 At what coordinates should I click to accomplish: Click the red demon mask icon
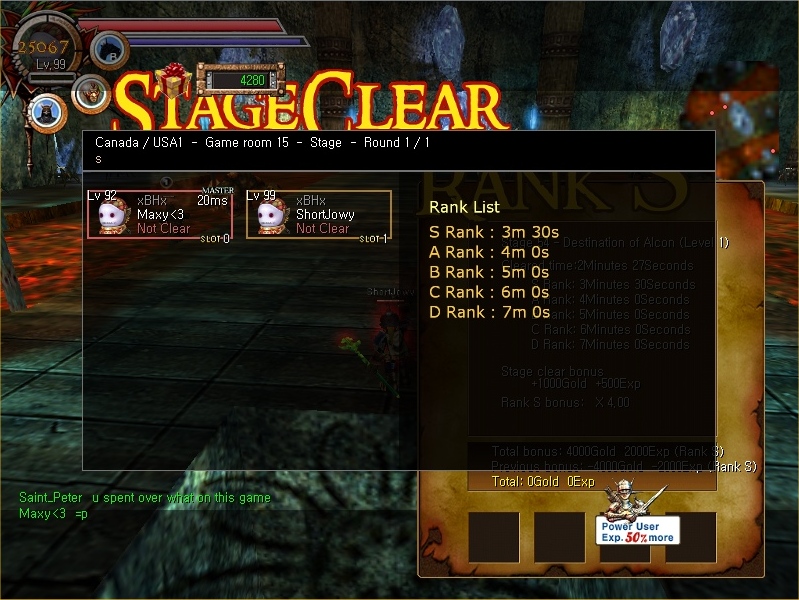point(90,93)
